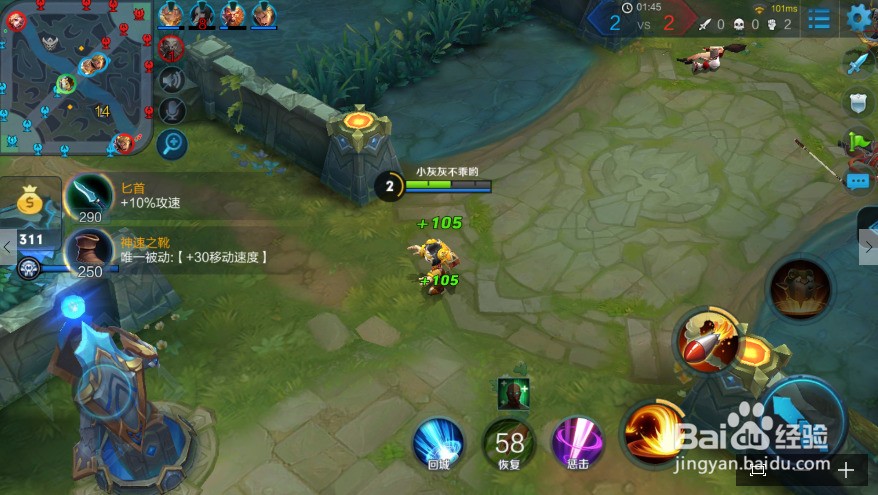878x495 pixels.
Task: Activate the fiery slash skill
Action: tap(651, 432)
